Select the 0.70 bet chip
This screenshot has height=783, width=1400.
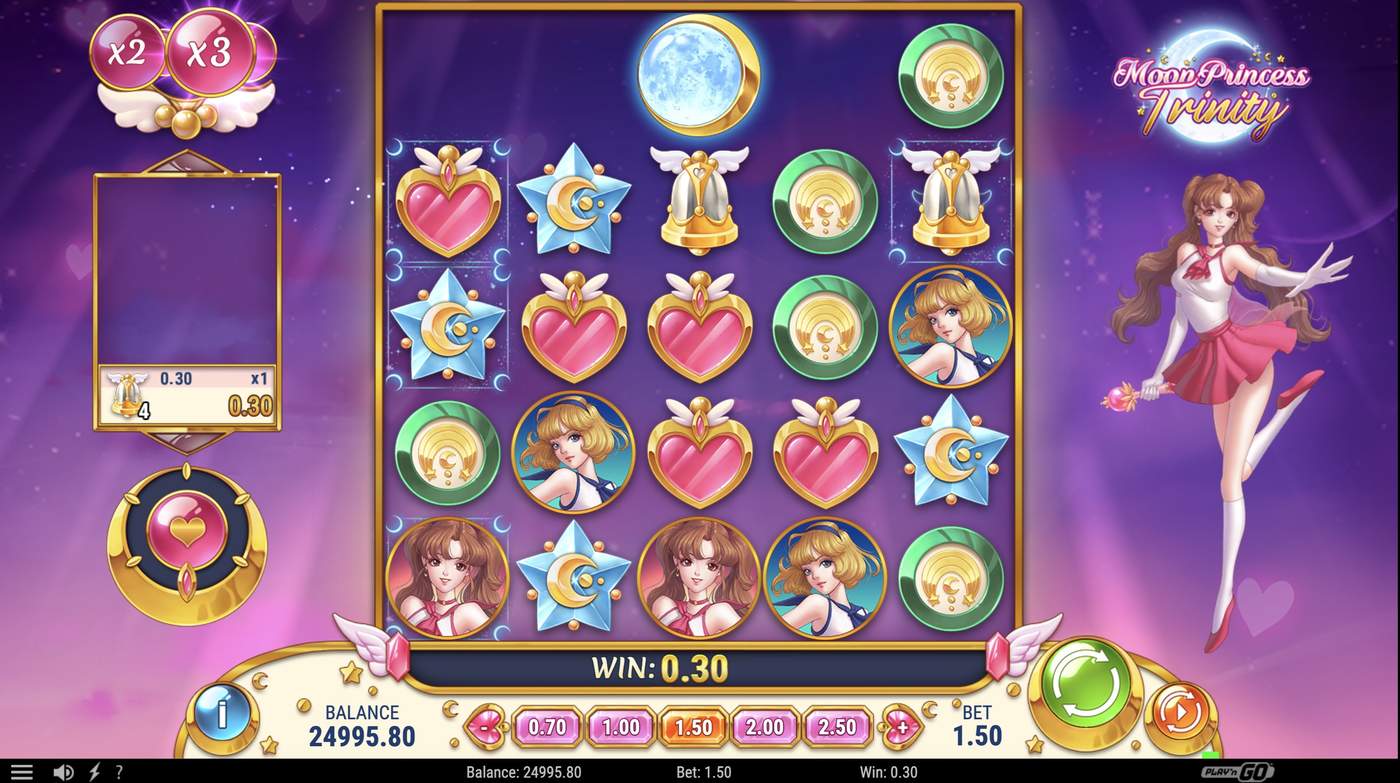coord(548,728)
